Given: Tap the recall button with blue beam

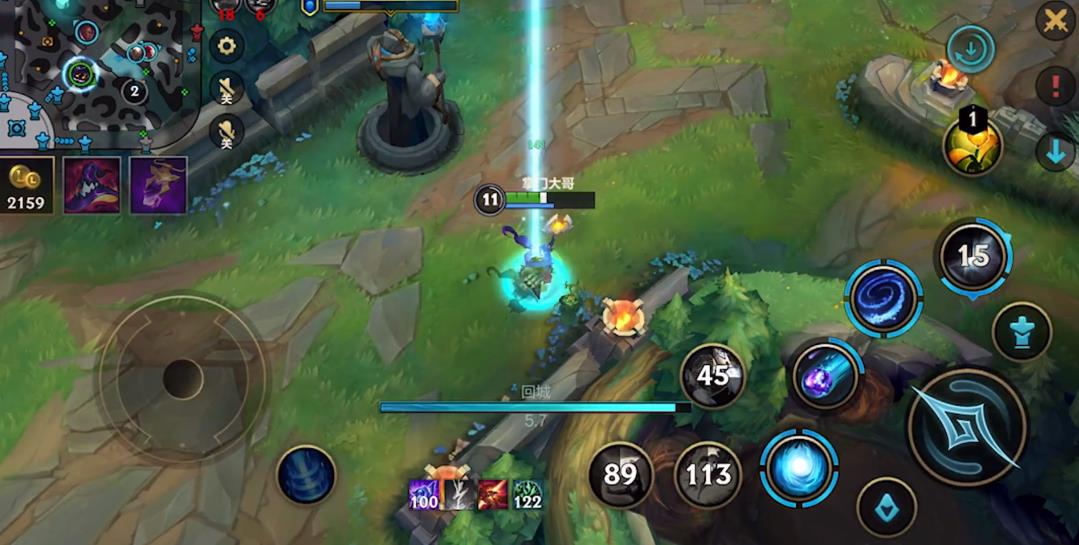Looking at the screenshot, I should (306, 475).
